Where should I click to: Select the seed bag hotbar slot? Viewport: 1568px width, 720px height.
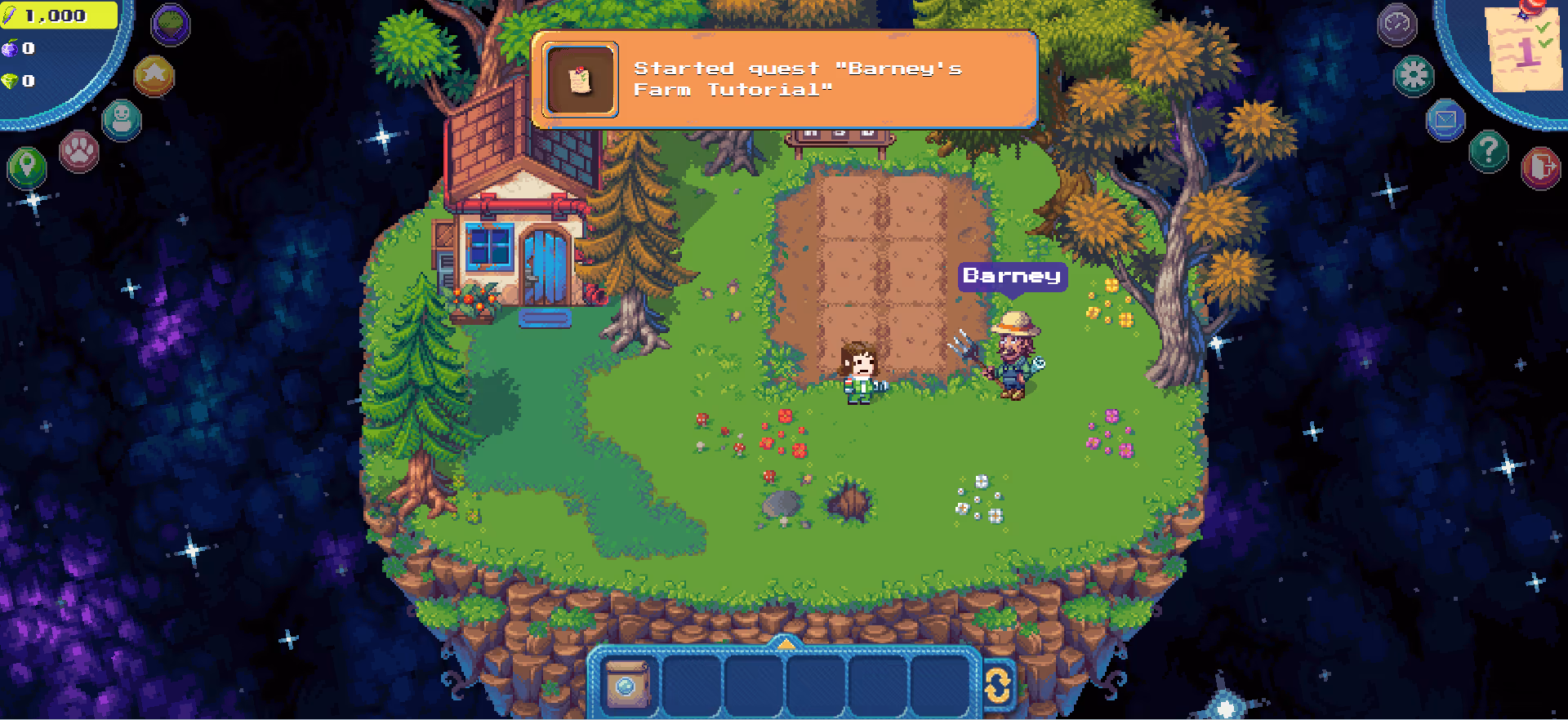point(627,684)
